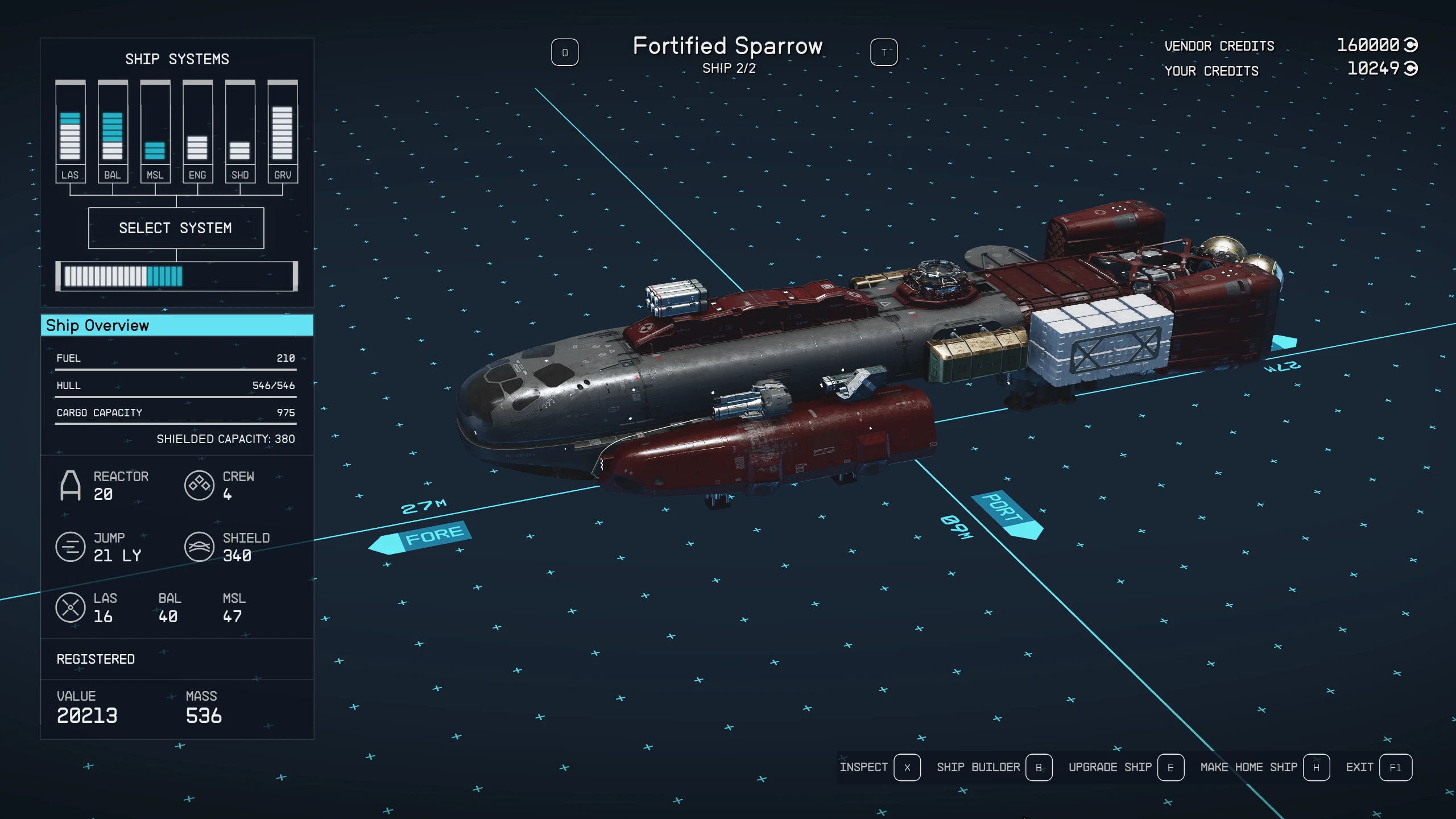Click the Select System box
1456x819 pixels.
point(176,228)
